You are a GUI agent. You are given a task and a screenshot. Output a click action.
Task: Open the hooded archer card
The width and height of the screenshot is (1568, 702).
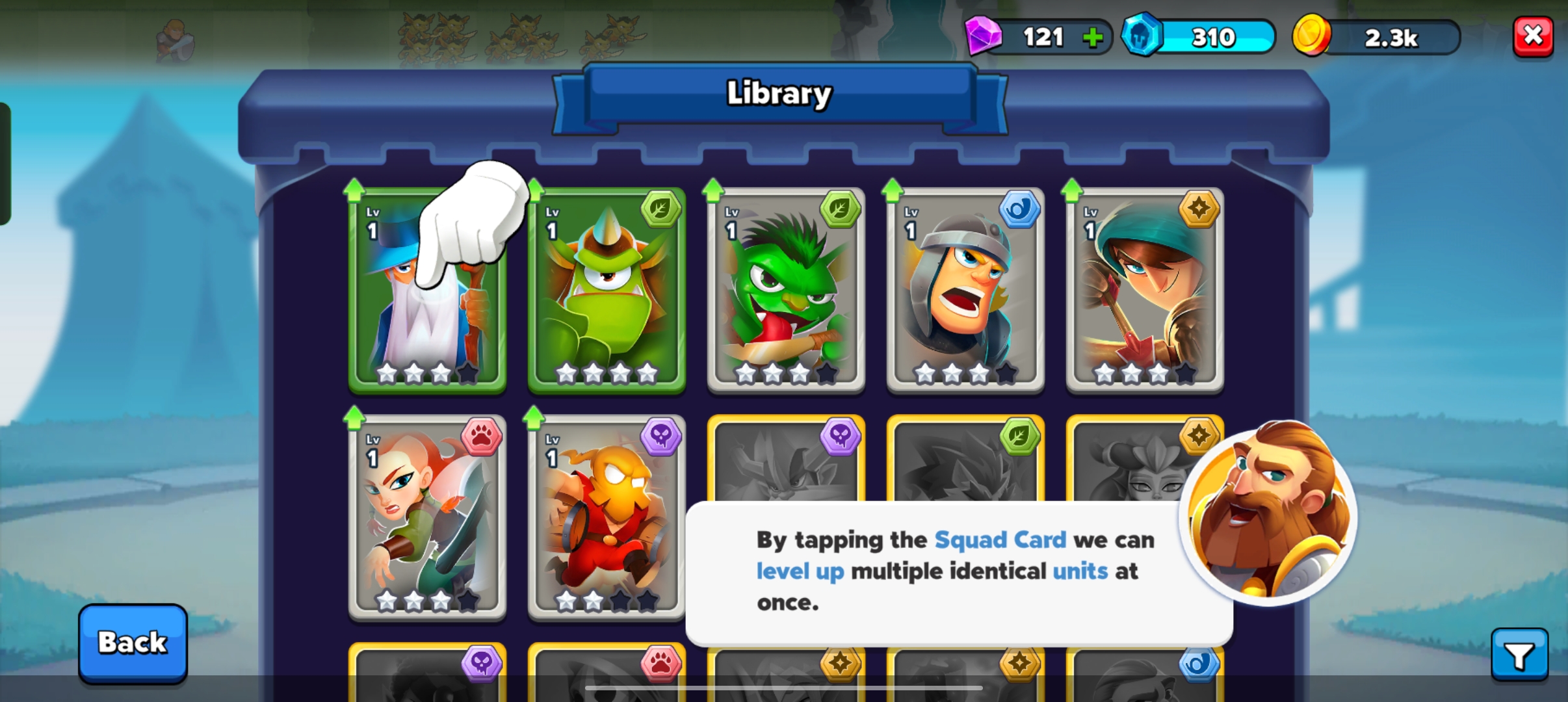[1145, 291]
